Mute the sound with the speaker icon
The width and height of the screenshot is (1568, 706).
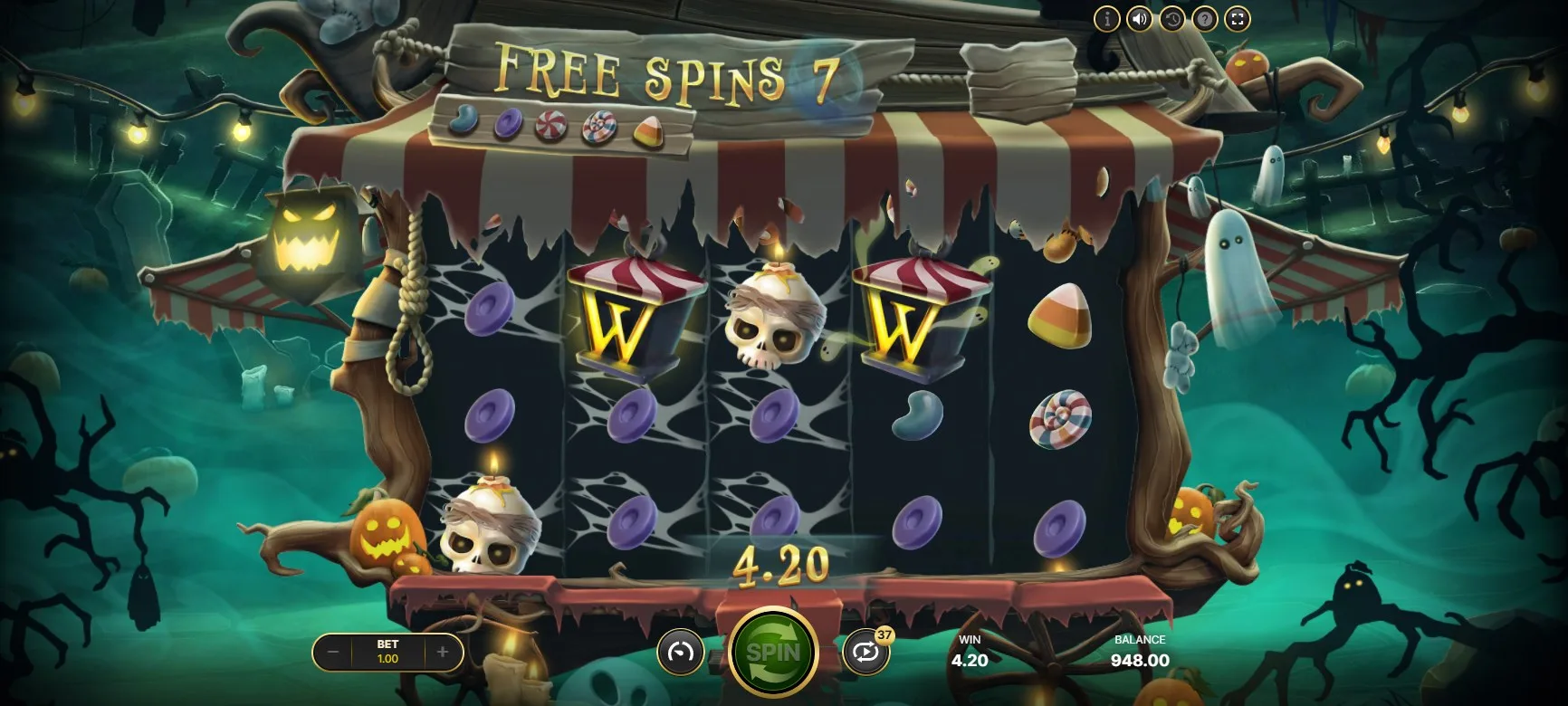pos(1139,19)
